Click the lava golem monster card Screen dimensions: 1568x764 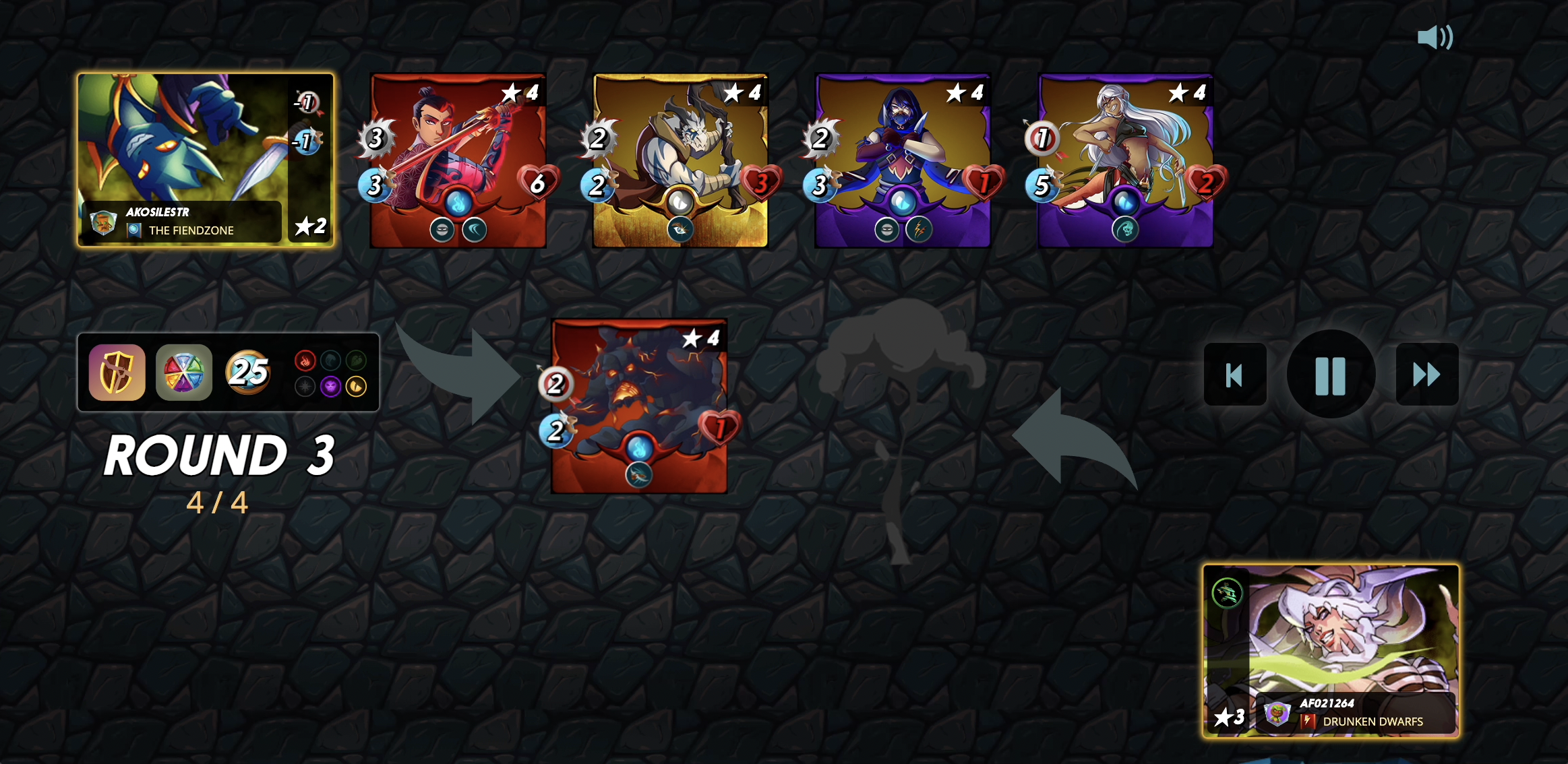(639, 406)
